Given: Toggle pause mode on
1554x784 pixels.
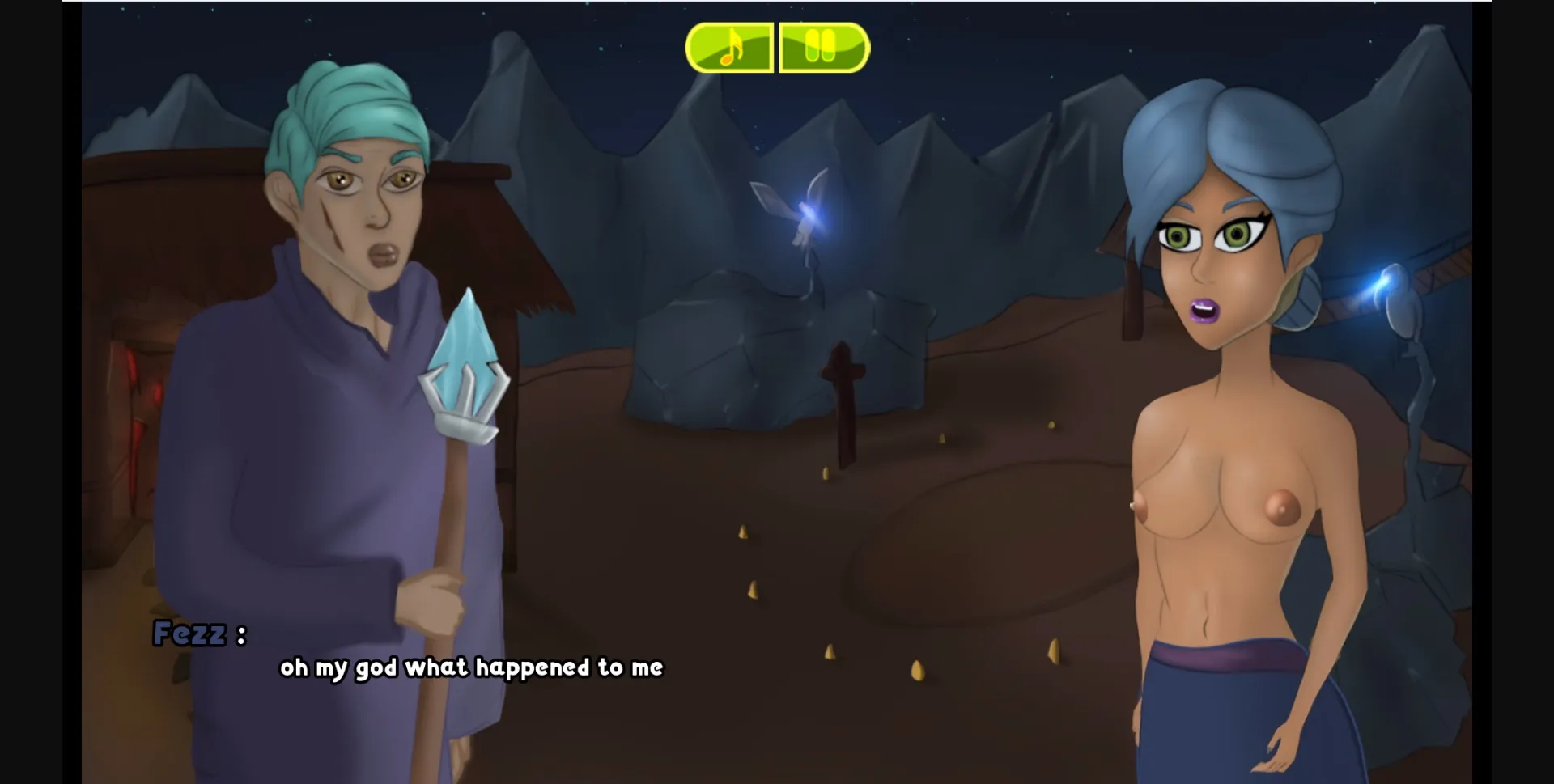Looking at the screenshot, I should [x=822, y=48].
